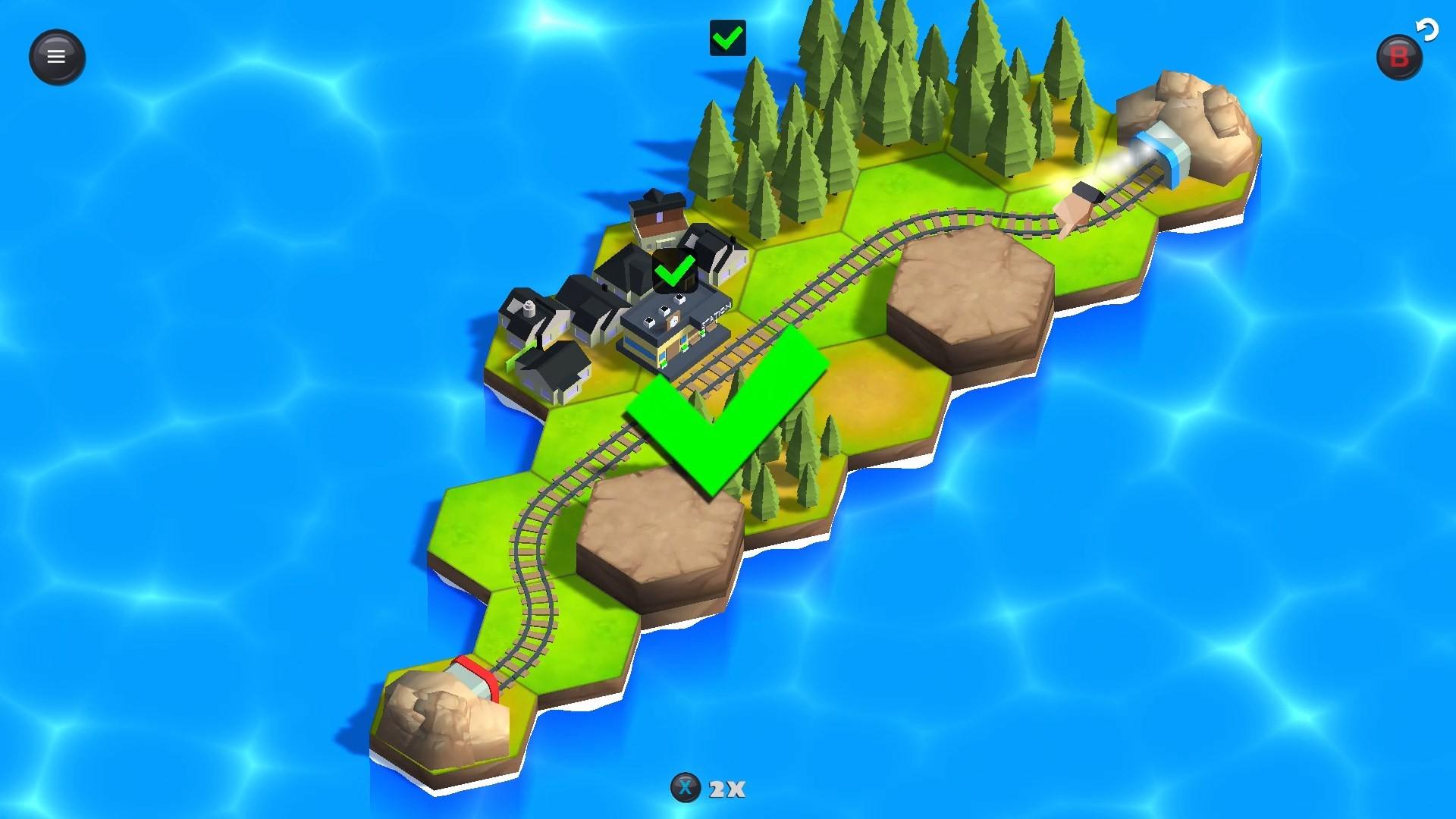Open the hamburger menu in top-left corner
The height and width of the screenshot is (819, 1456).
point(56,56)
